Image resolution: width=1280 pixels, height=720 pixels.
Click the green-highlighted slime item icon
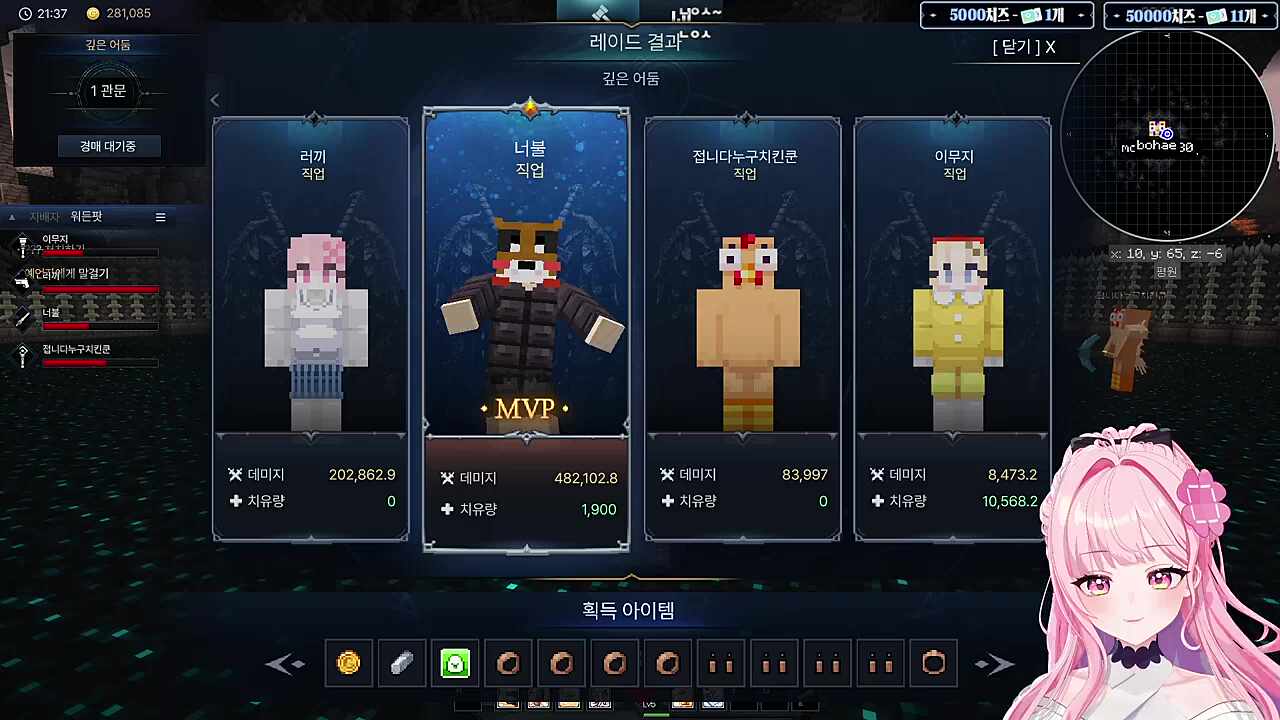(455, 663)
